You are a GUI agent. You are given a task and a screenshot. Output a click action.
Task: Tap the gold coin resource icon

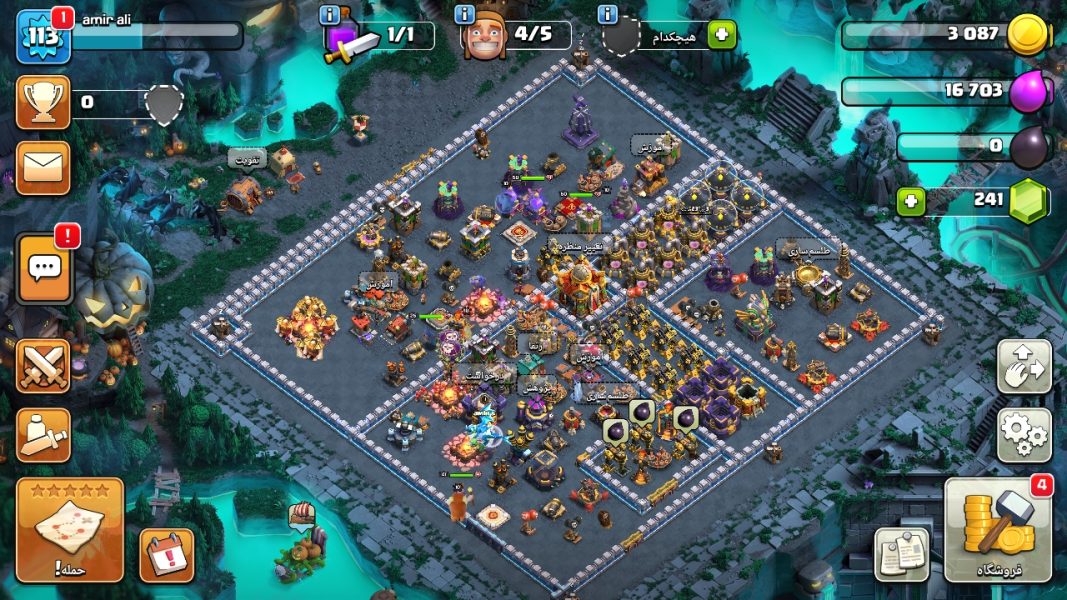(1027, 35)
